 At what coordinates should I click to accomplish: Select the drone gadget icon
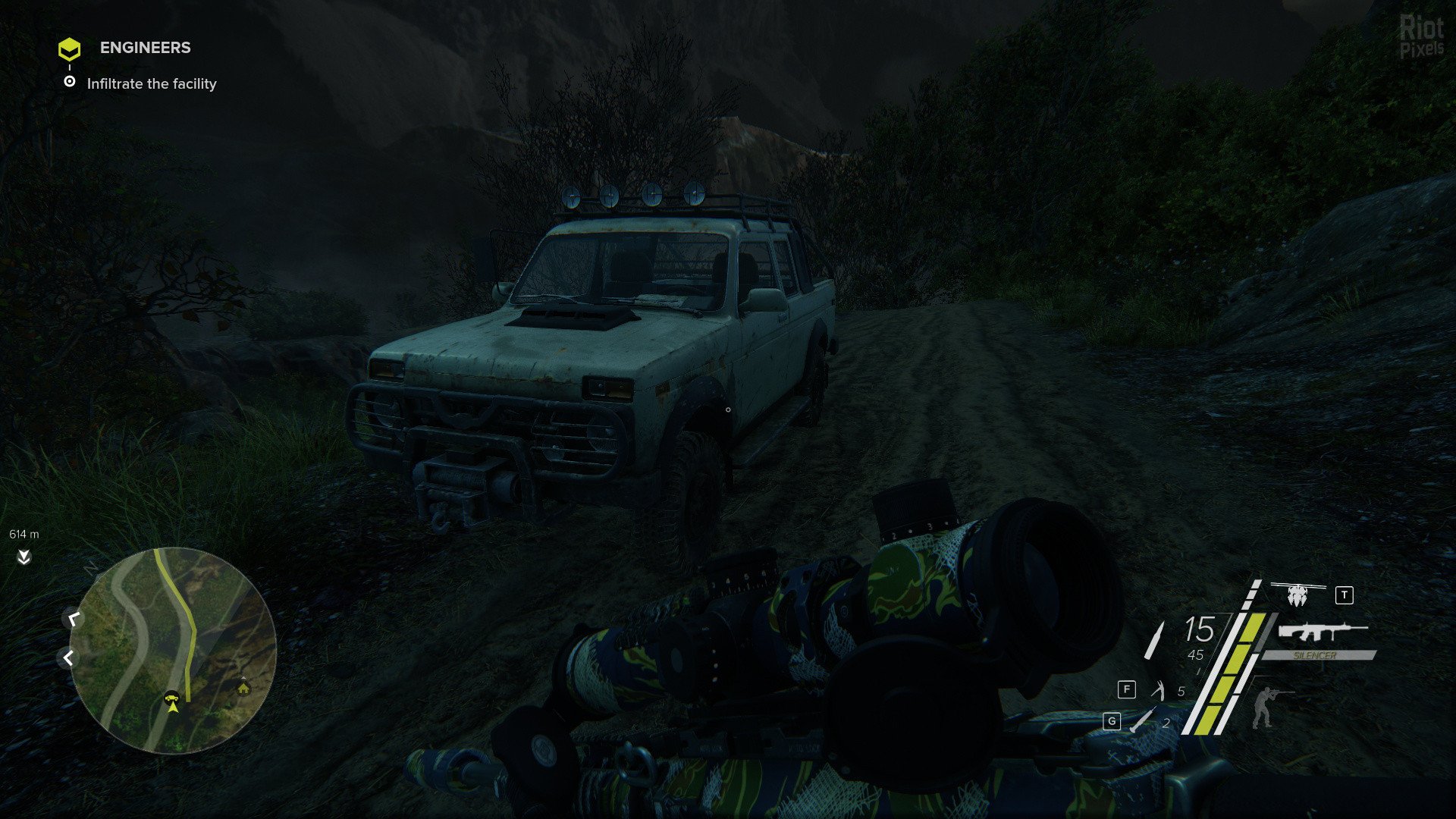1298,595
